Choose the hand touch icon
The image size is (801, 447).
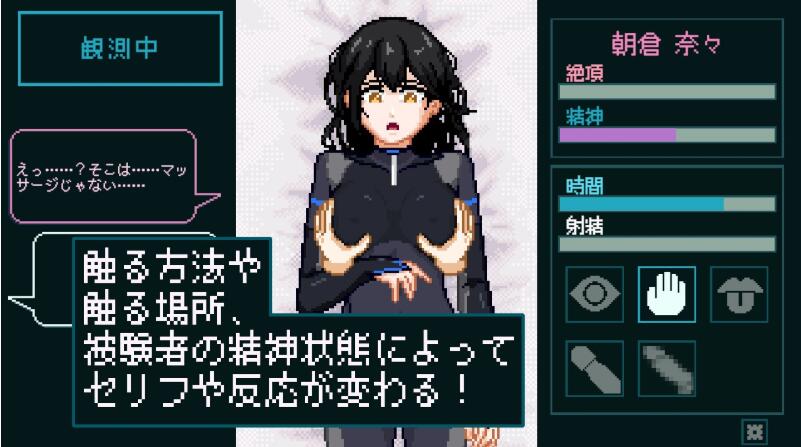pyautogui.click(x=666, y=295)
